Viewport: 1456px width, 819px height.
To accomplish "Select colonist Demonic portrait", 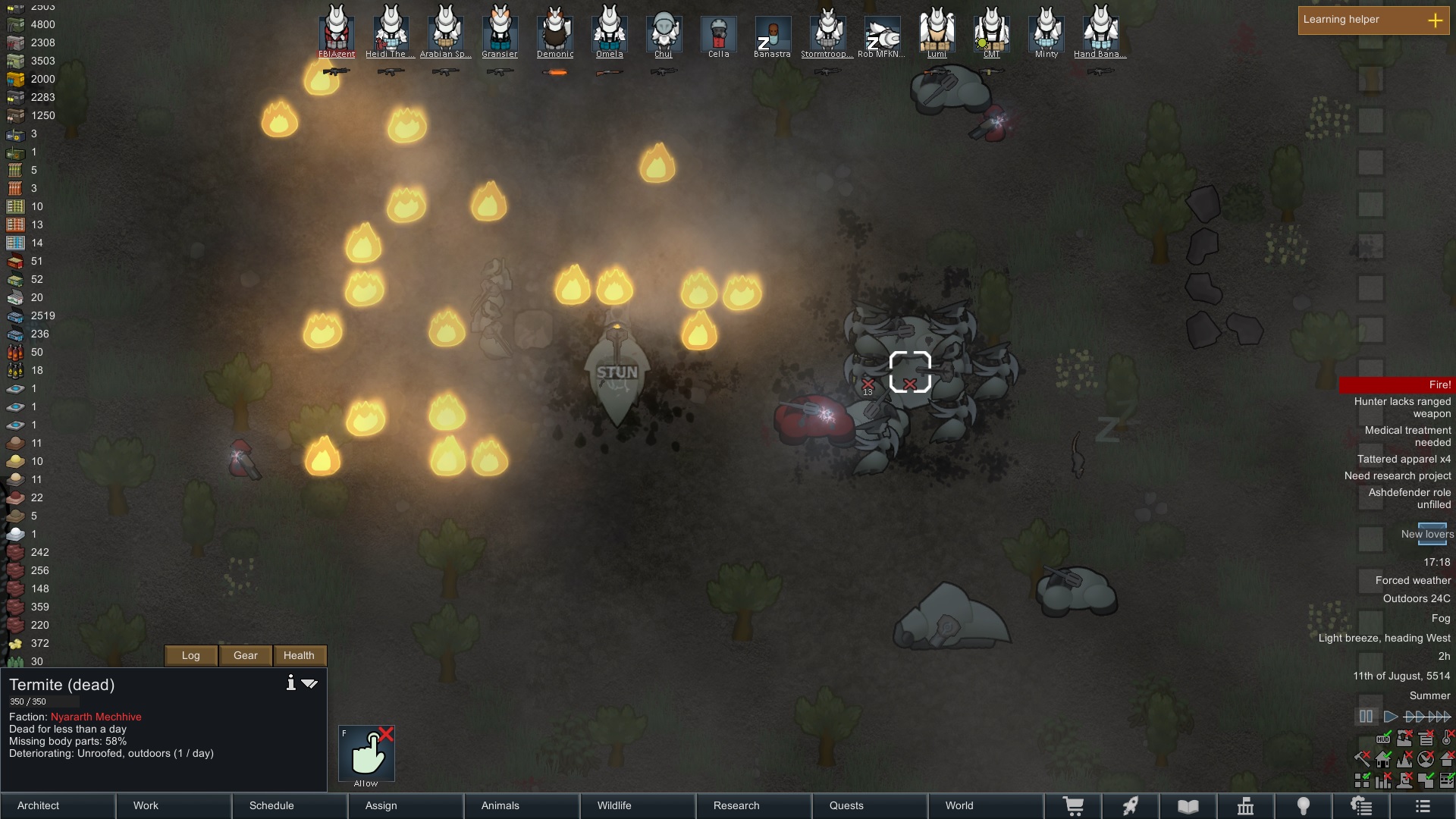I will pos(555,30).
